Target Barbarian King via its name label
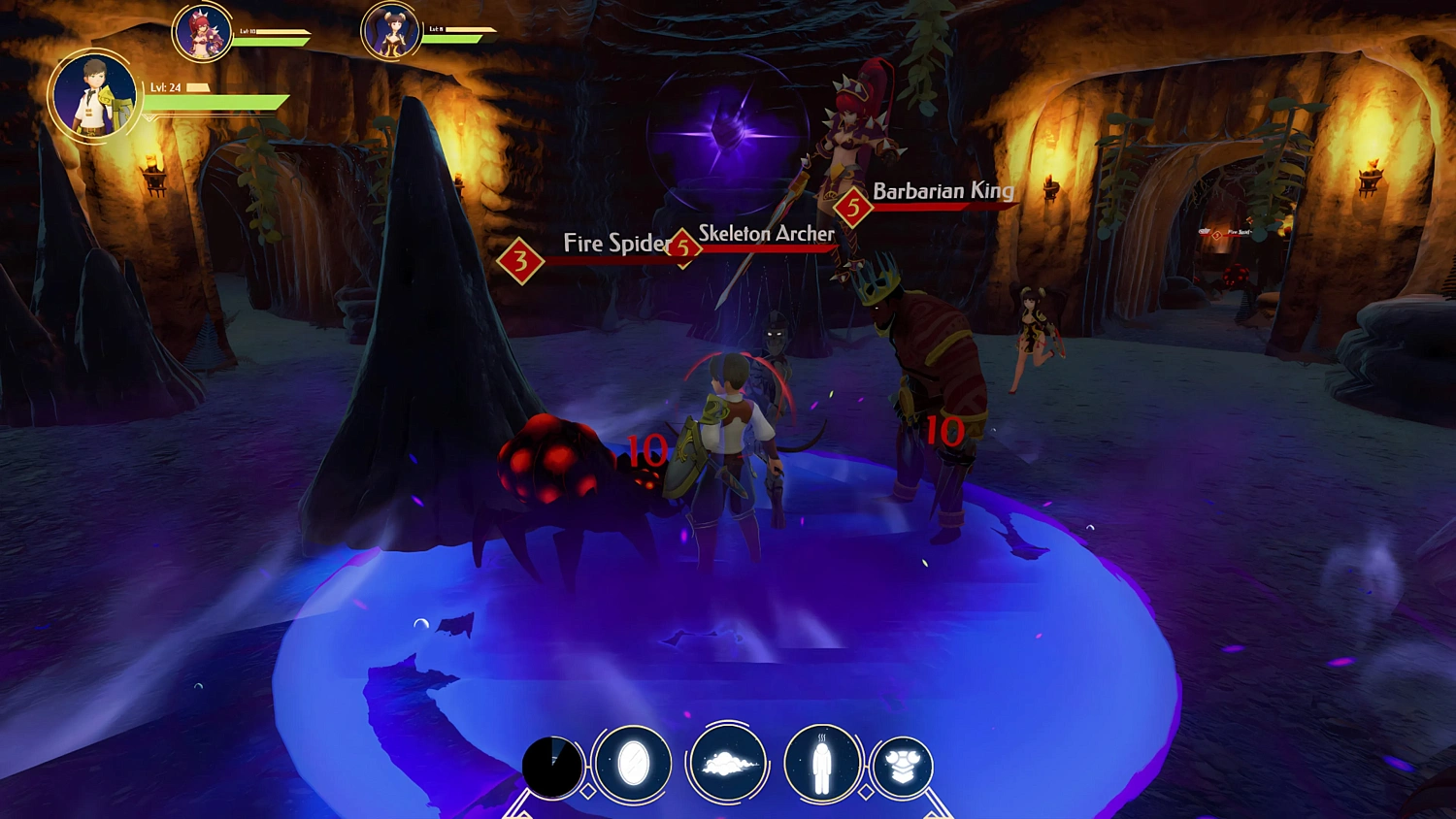 click(x=943, y=191)
